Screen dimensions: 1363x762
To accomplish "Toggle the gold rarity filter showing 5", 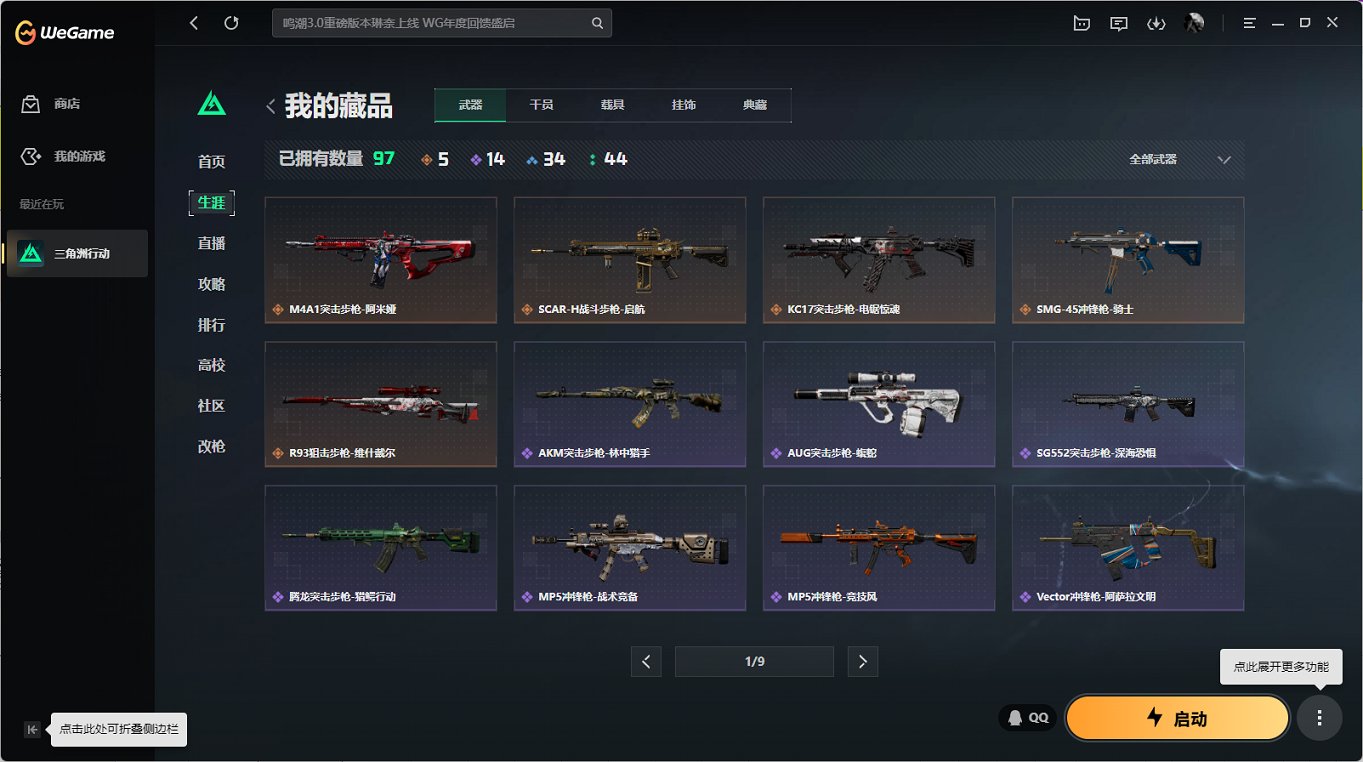I will 434,158.
